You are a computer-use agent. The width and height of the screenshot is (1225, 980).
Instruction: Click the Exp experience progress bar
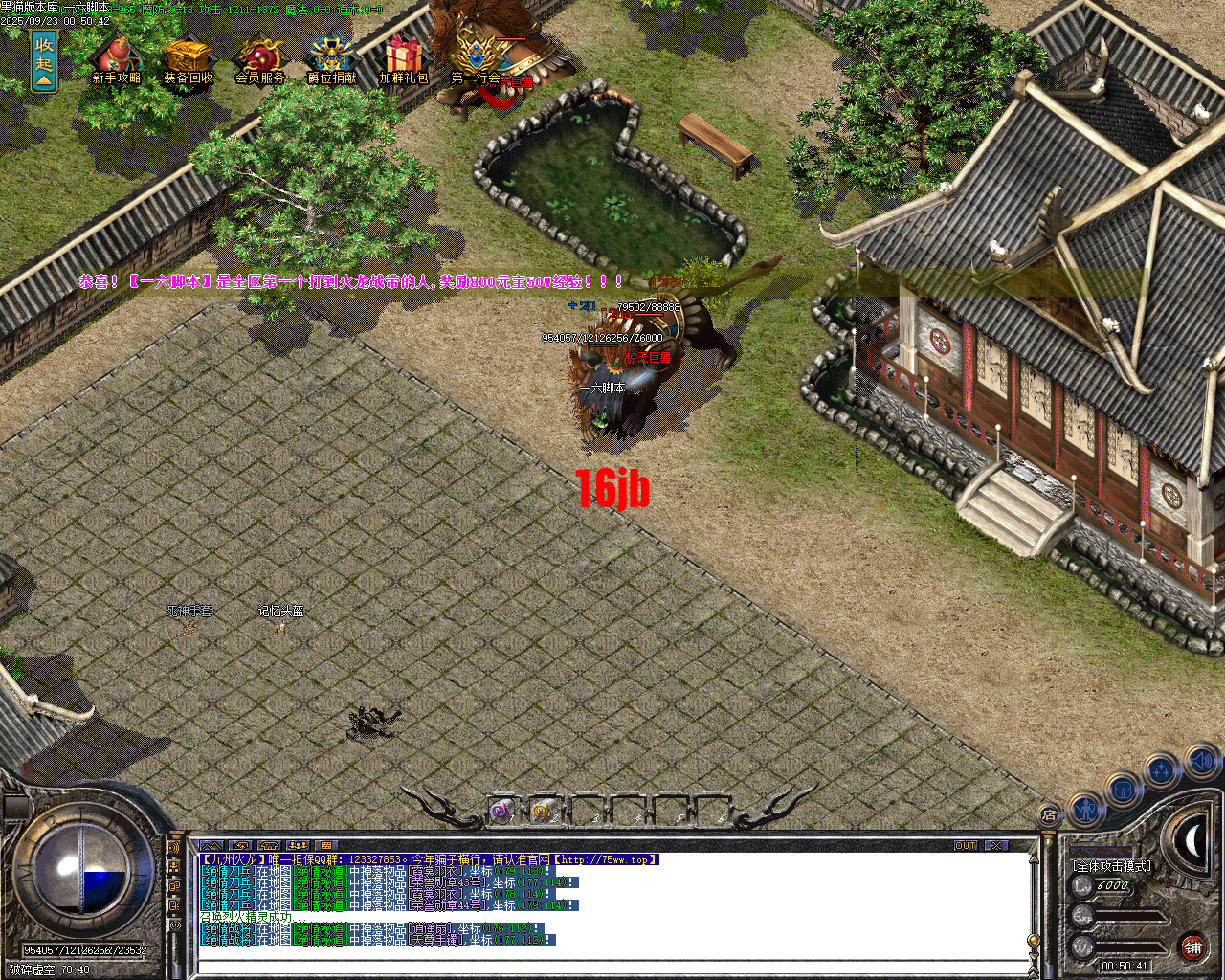(1129, 917)
